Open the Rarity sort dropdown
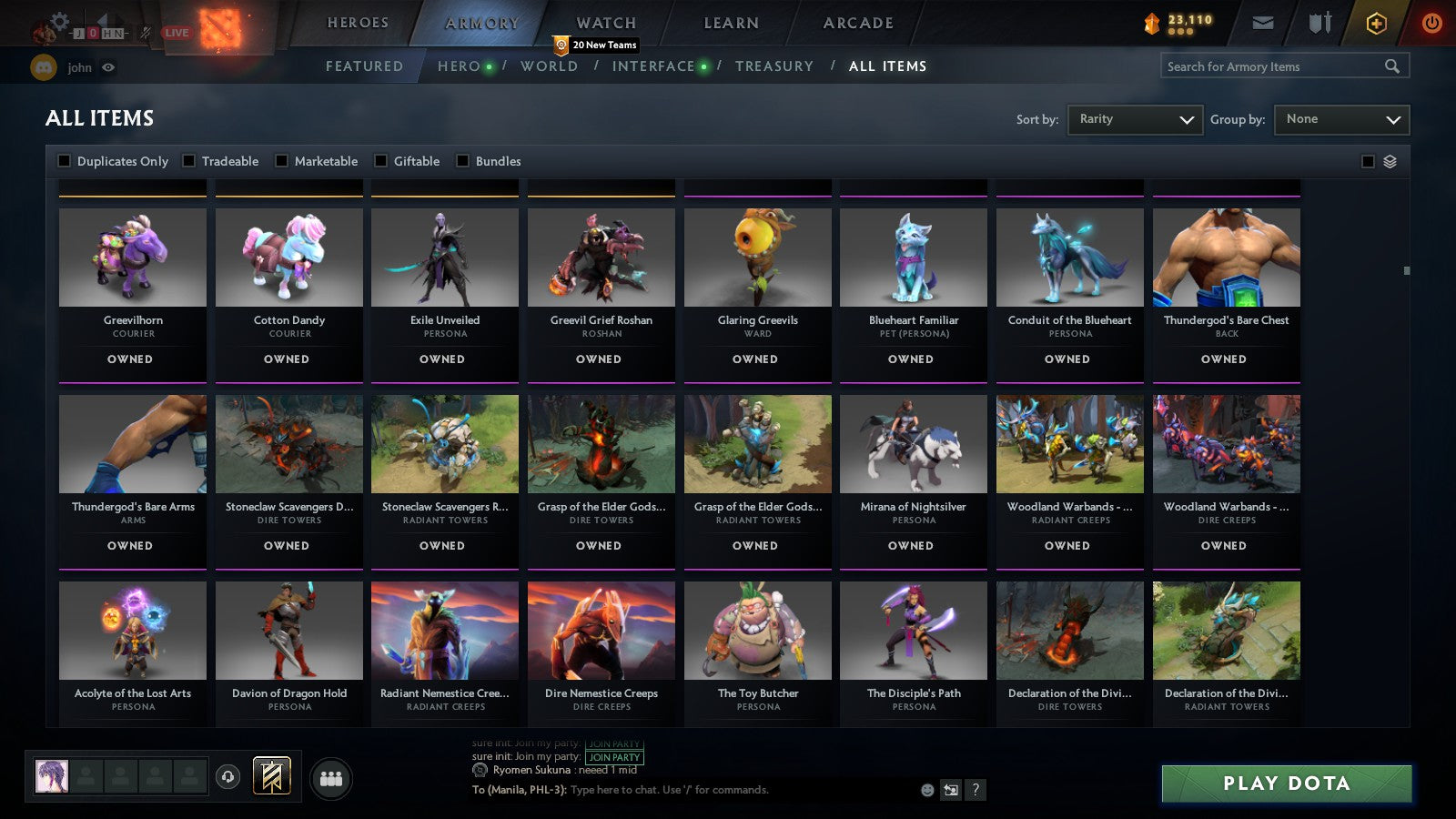 pyautogui.click(x=1135, y=119)
